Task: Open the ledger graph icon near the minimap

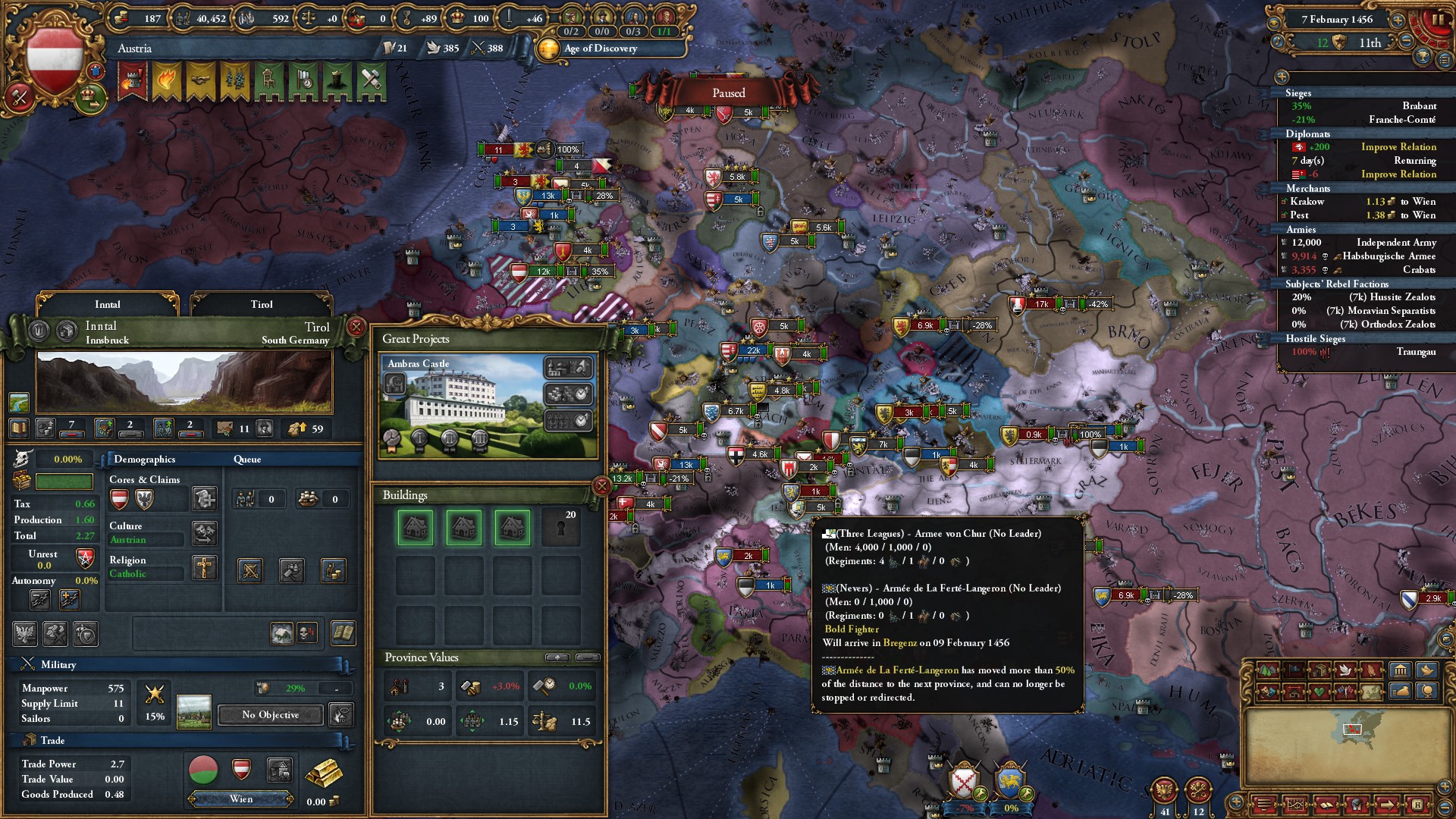Action: [x=1296, y=806]
